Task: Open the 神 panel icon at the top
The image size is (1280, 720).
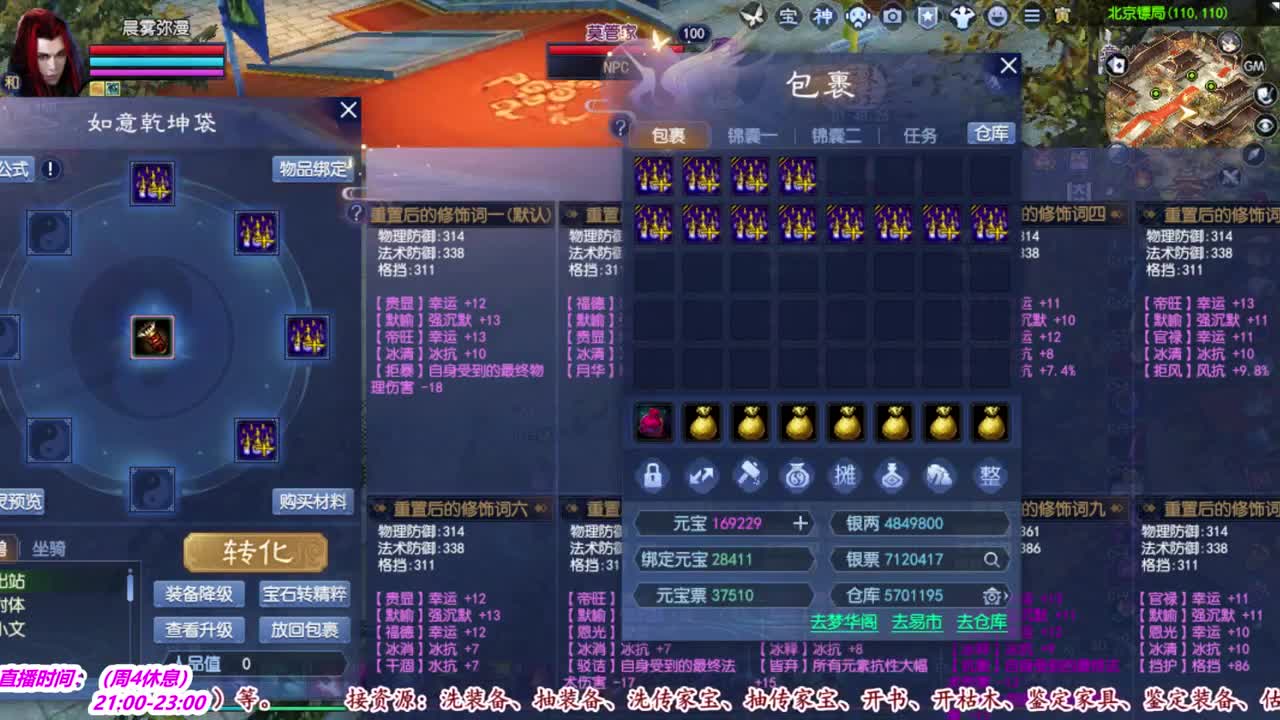Action: [x=823, y=17]
